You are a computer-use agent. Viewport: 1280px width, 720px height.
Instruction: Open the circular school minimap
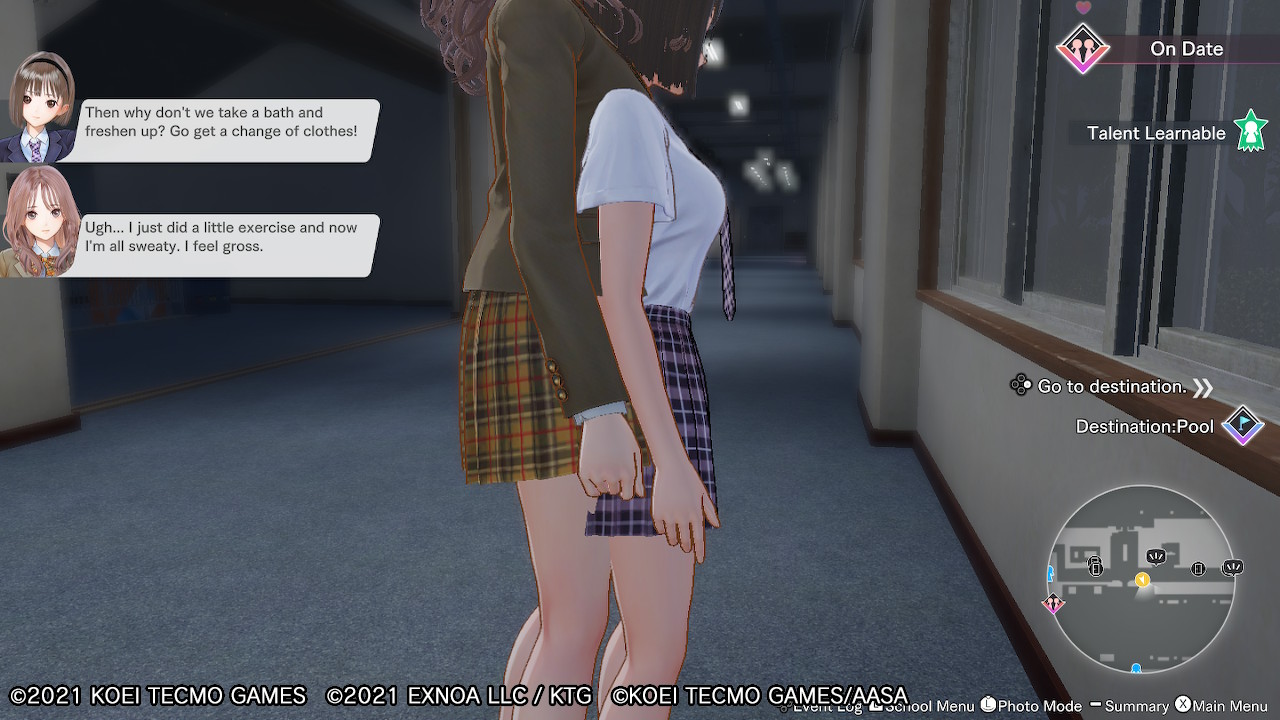pos(1140,580)
